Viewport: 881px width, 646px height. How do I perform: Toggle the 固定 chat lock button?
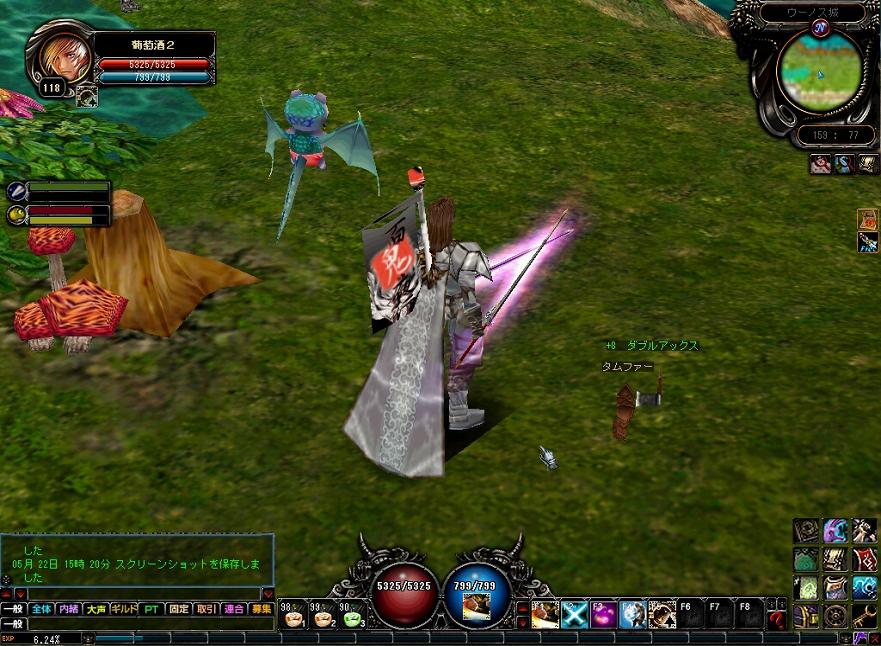tap(179, 608)
